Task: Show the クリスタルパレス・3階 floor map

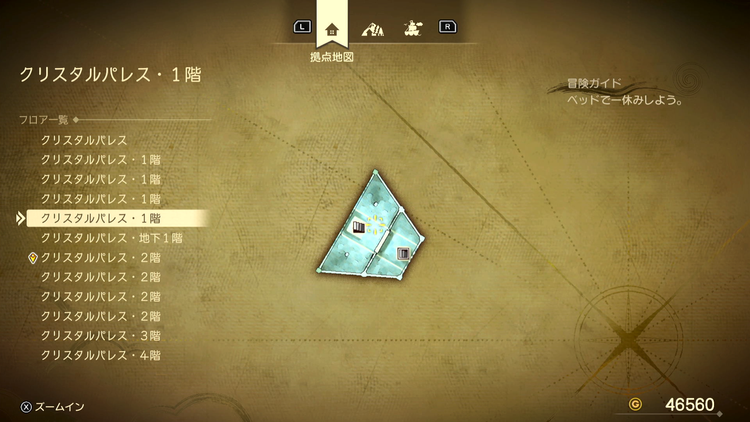Action: click(x=100, y=335)
